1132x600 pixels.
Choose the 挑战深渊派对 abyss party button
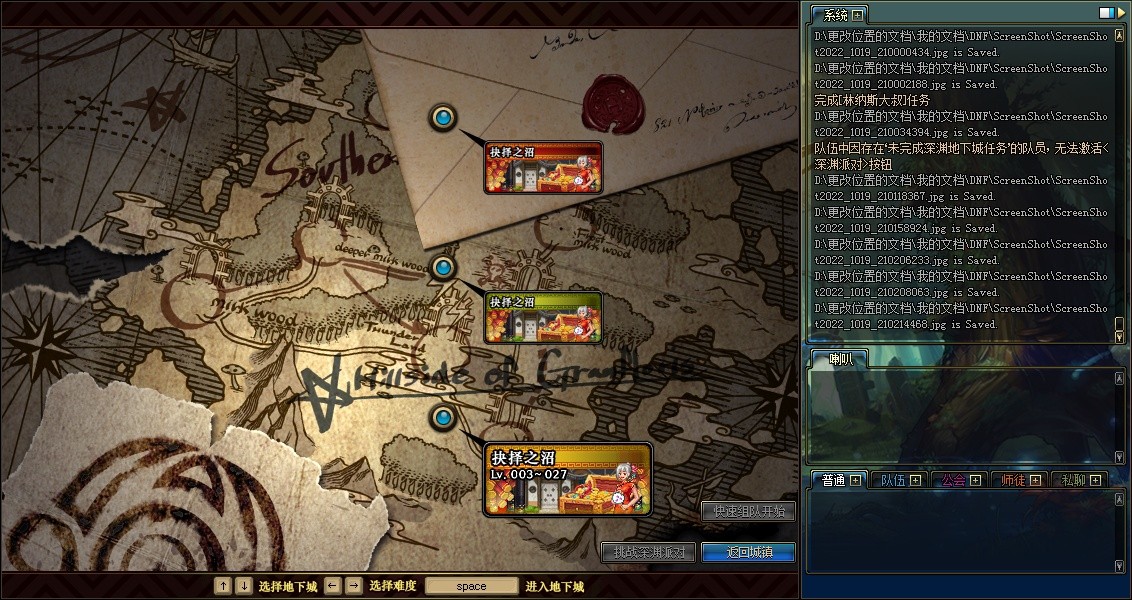point(649,552)
